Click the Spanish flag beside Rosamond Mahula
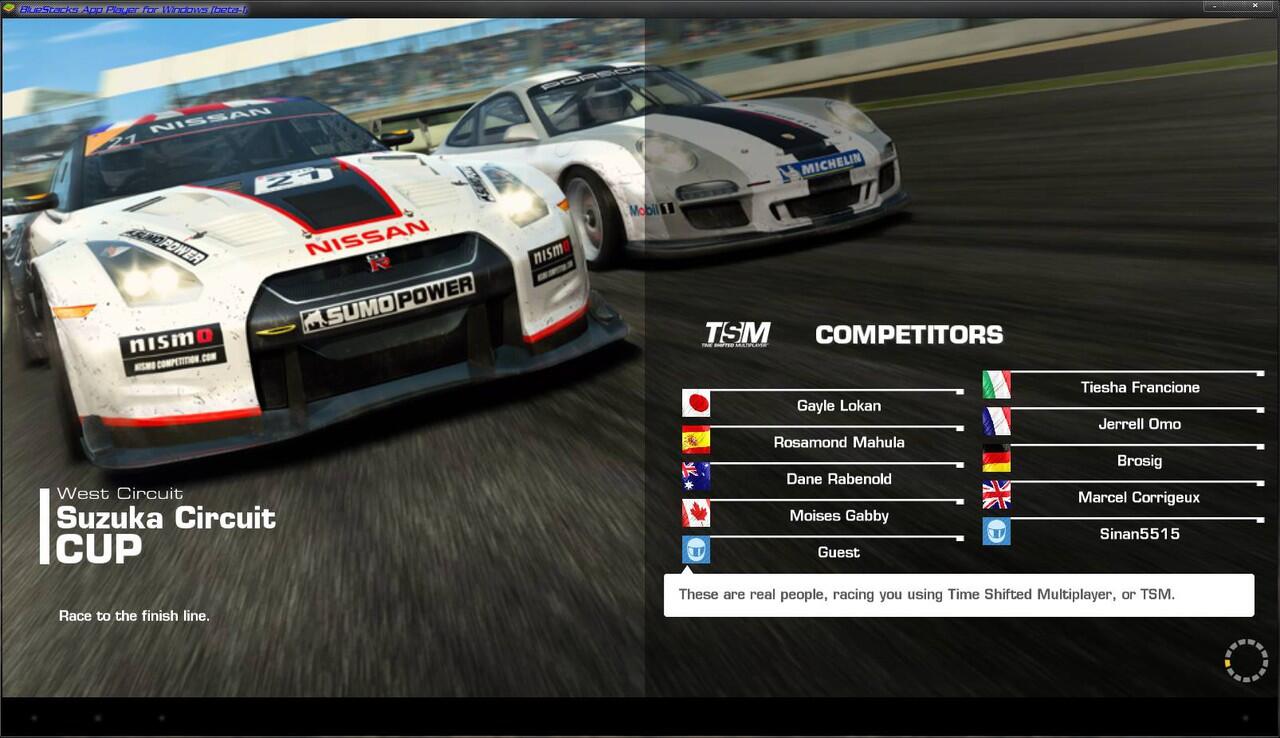The height and width of the screenshot is (738, 1280). click(x=695, y=439)
